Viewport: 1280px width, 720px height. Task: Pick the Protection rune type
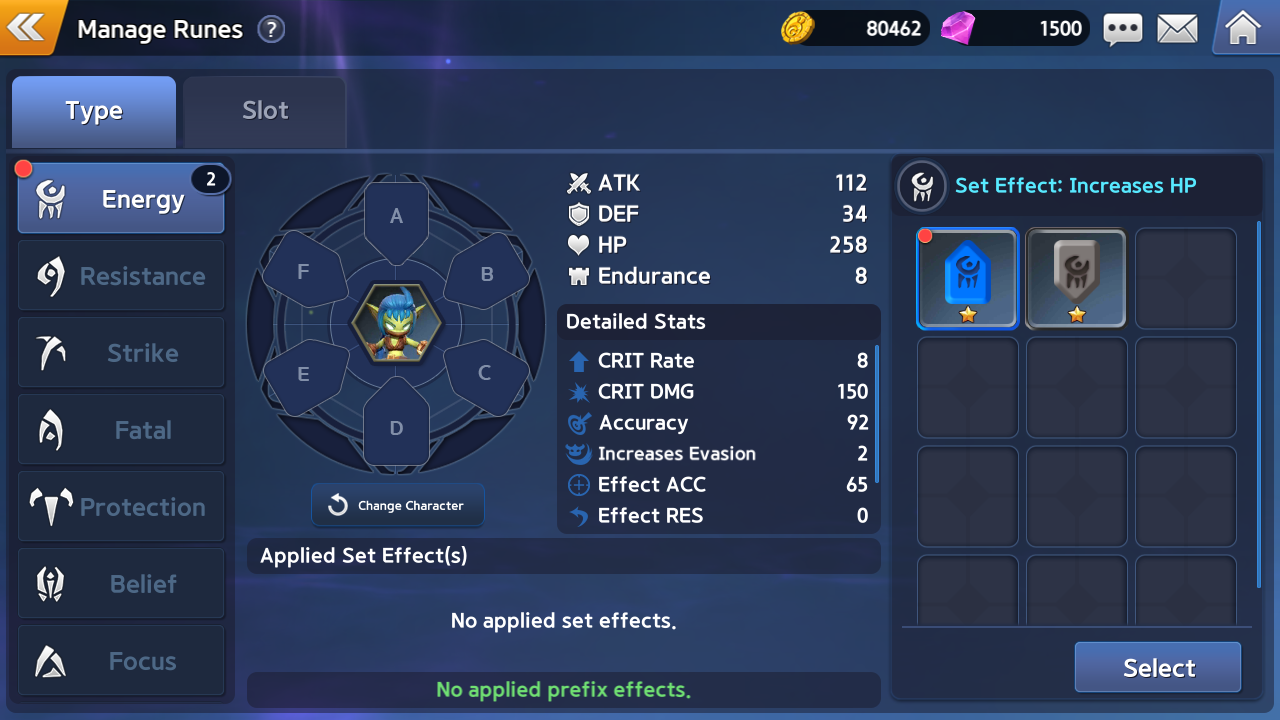[121, 507]
